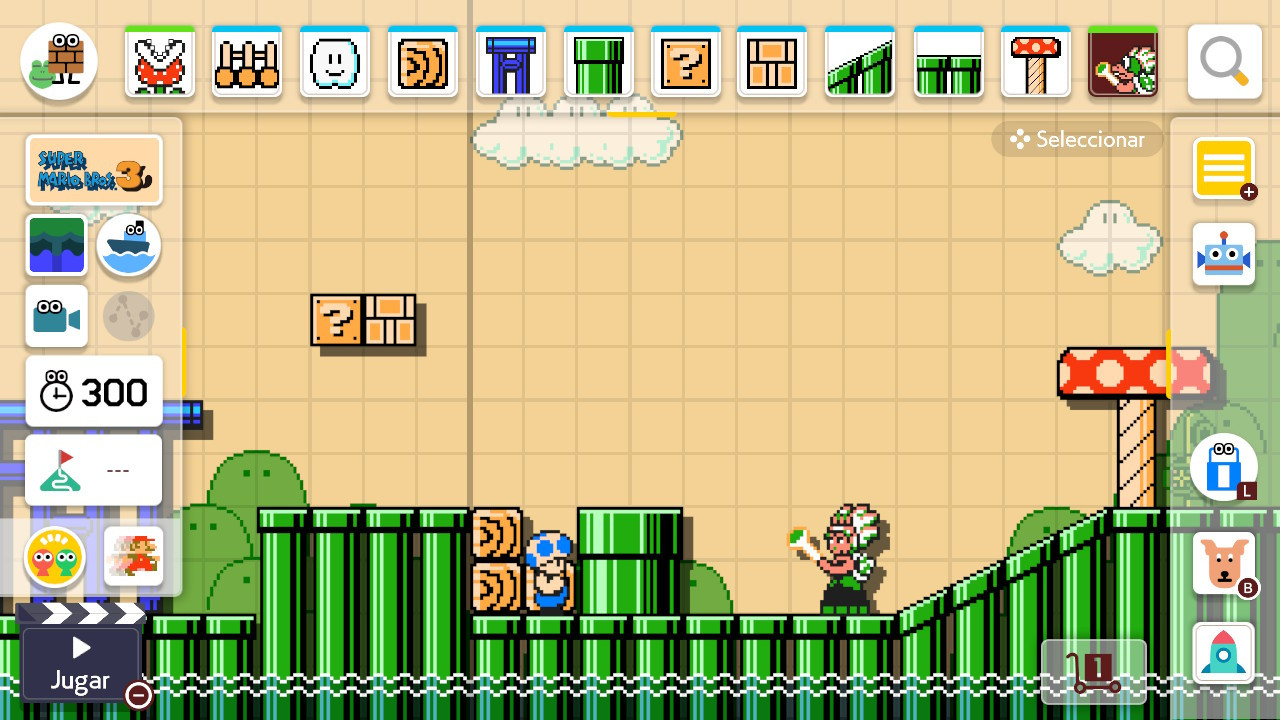Enter Seleccionar selection mode
Viewport: 1280px width, 720px height.
(1077, 139)
